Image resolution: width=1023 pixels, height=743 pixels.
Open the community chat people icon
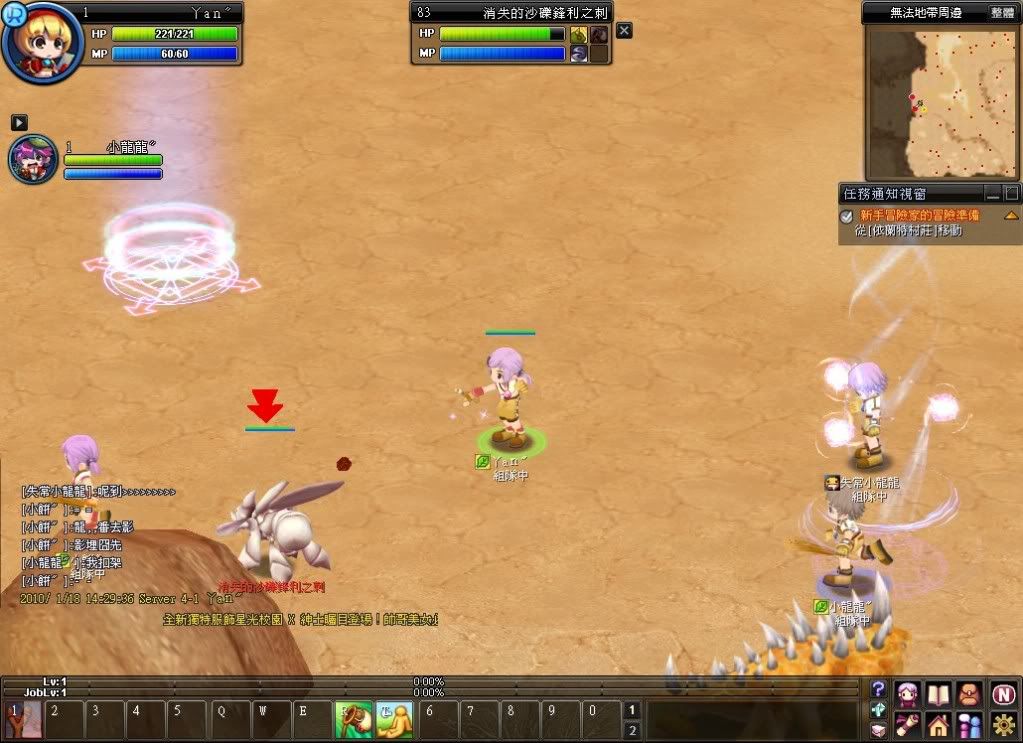(969, 724)
